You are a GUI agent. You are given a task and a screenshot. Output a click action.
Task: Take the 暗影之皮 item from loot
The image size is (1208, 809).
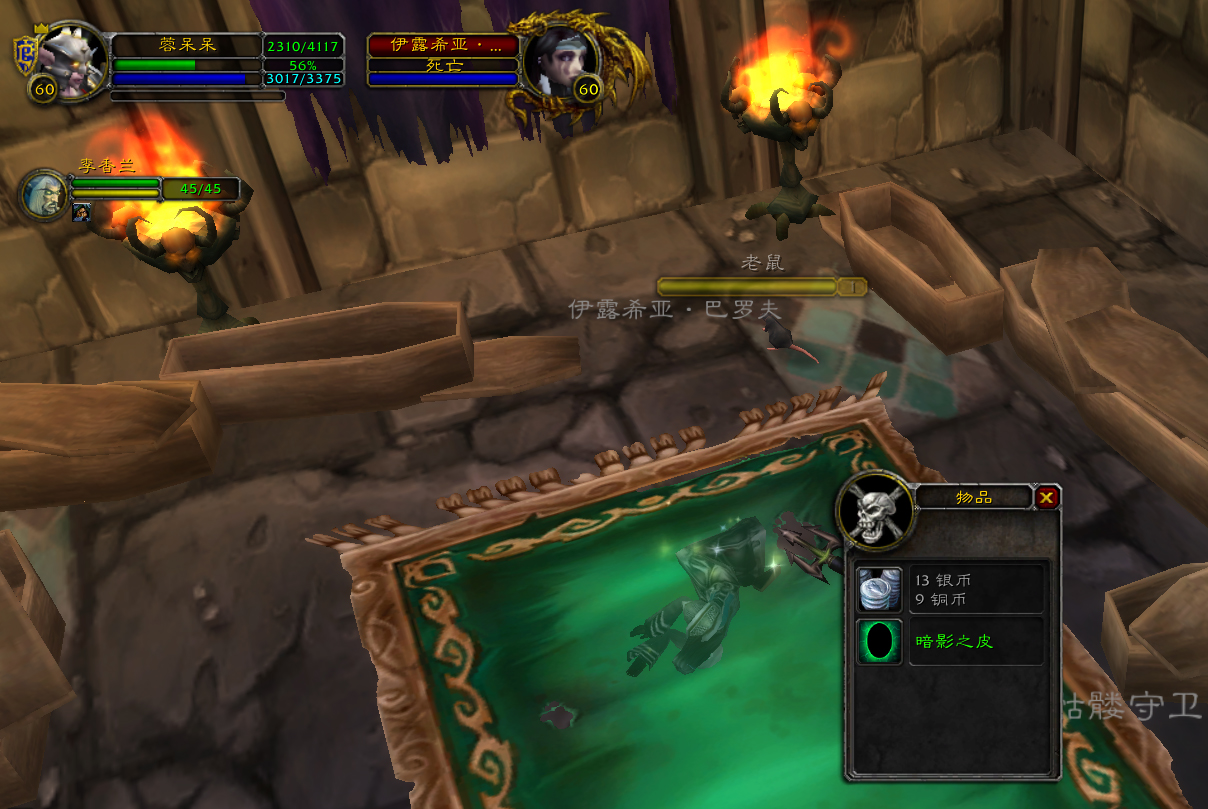(880, 641)
